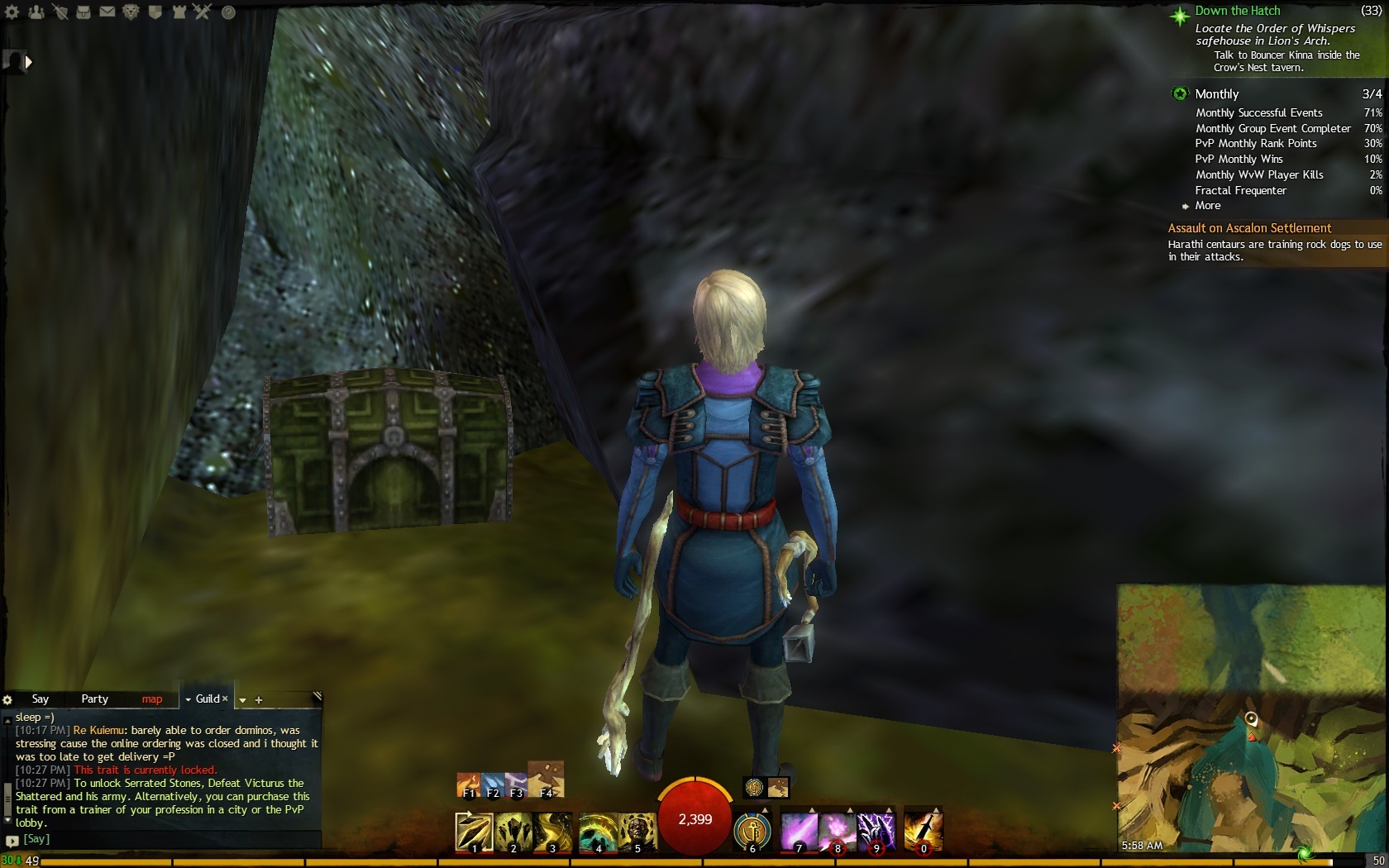Image resolution: width=1389 pixels, height=868 pixels.
Task: Open chat options gear
Action: tap(7, 700)
